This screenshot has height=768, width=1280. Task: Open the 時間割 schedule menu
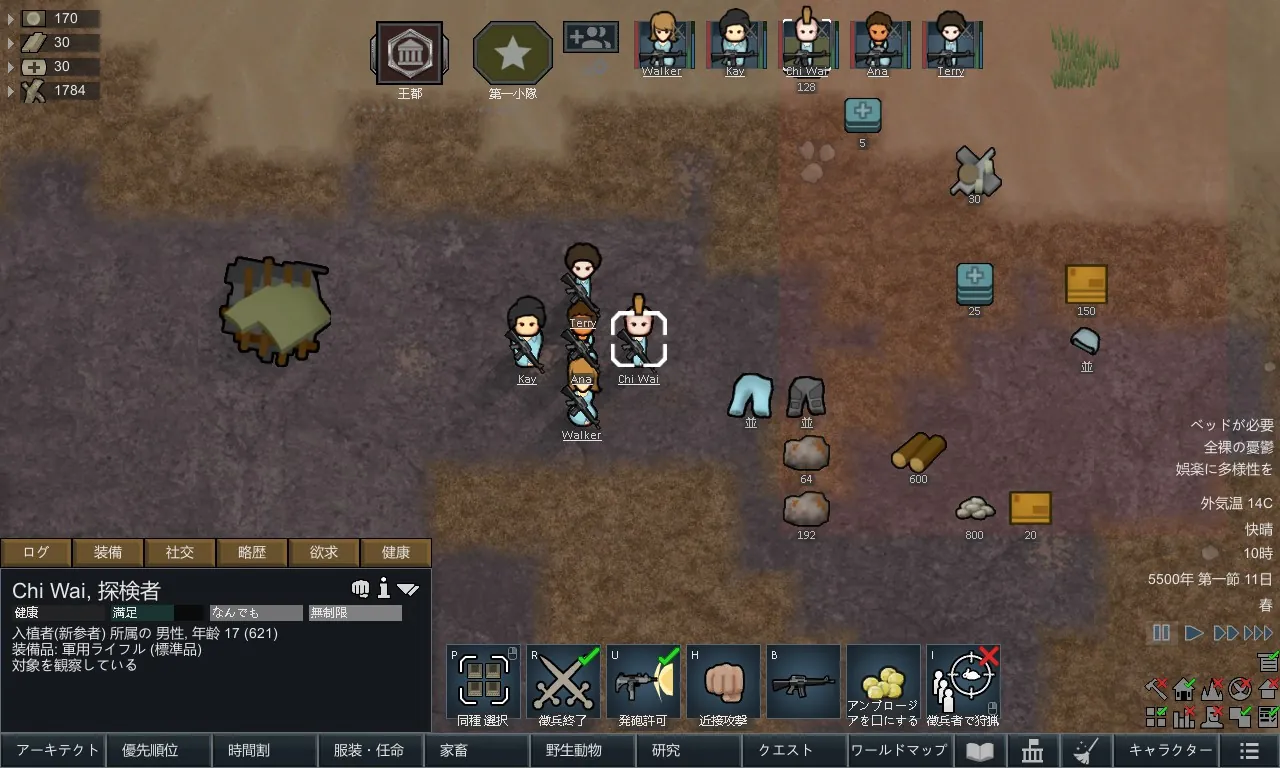pos(265,750)
